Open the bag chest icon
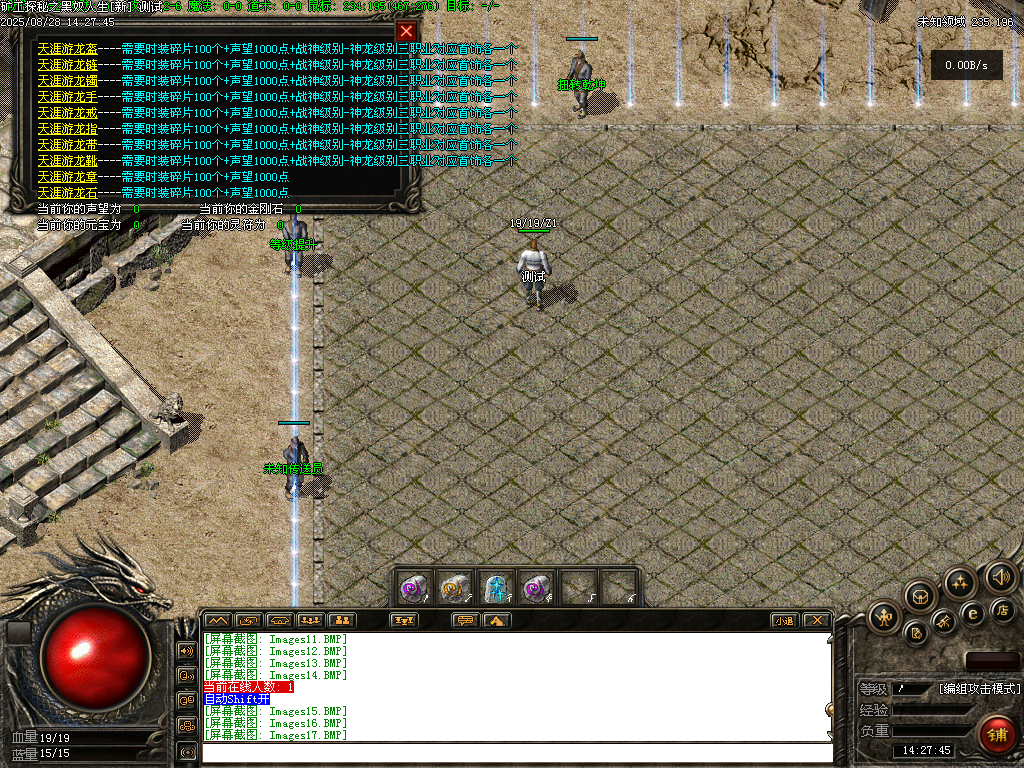Screen dimensions: 1024x768 tap(921, 596)
